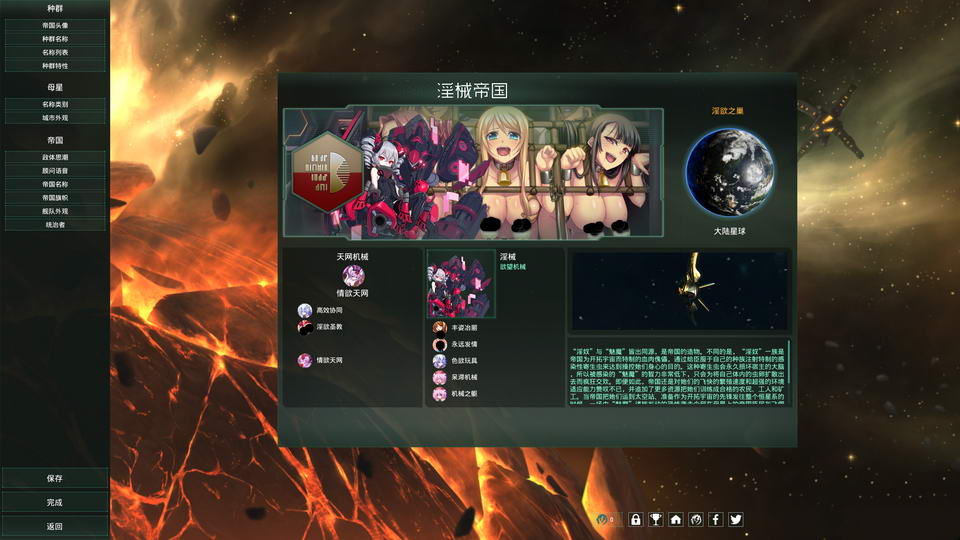Screen dimensions: 960x540
Task: Open the Twitter bird link icon
Action: click(736, 519)
